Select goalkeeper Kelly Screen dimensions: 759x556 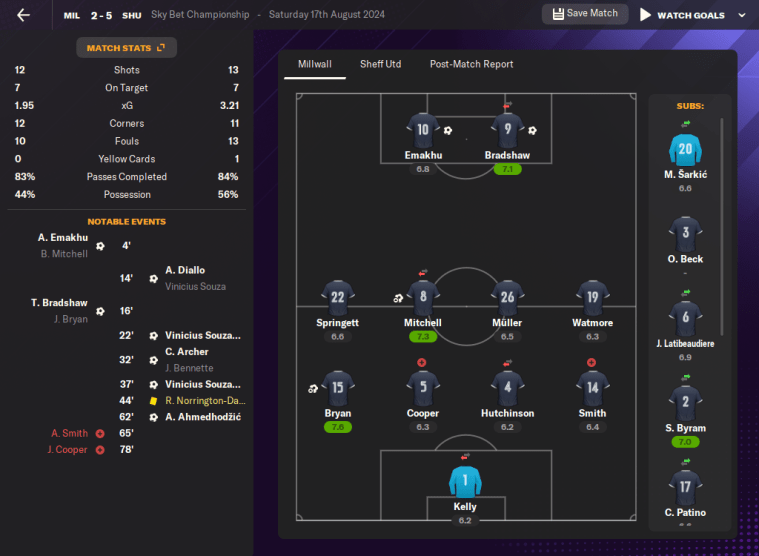465,483
